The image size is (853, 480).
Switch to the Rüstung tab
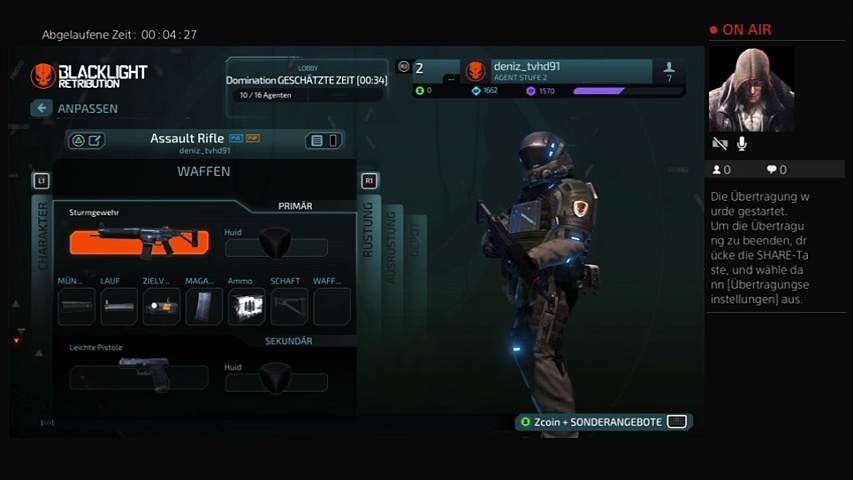coord(368,230)
